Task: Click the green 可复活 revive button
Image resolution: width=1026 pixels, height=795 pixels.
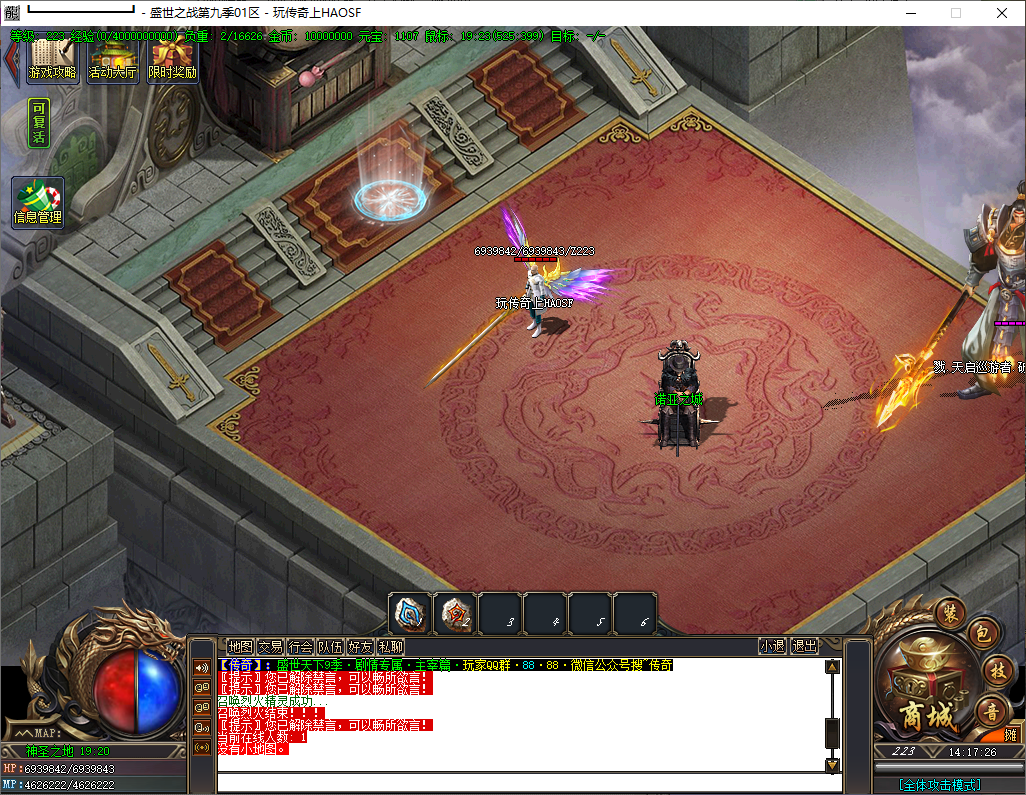Action: coord(39,124)
